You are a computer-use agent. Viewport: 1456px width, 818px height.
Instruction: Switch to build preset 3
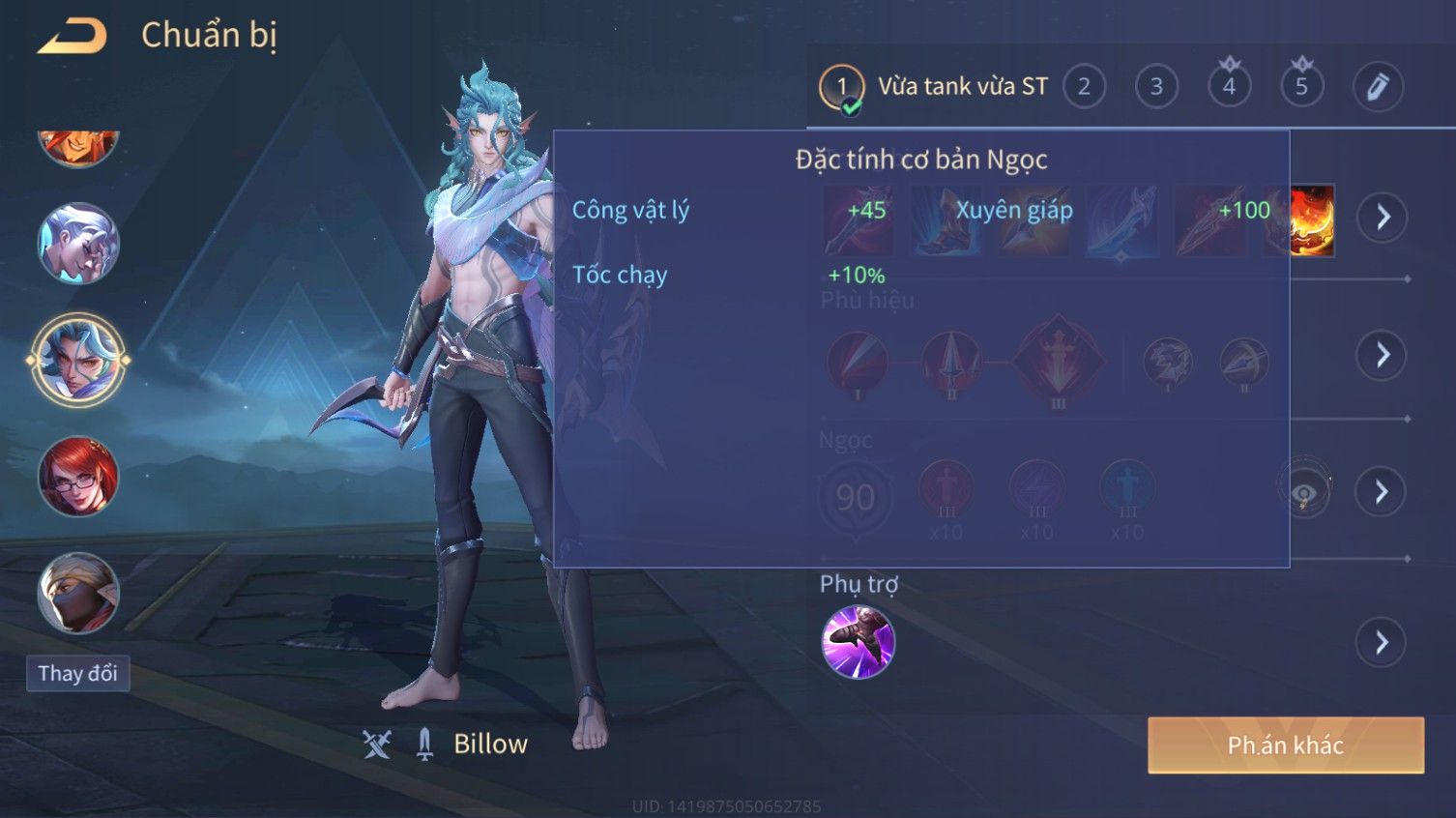pos(1156,87)
